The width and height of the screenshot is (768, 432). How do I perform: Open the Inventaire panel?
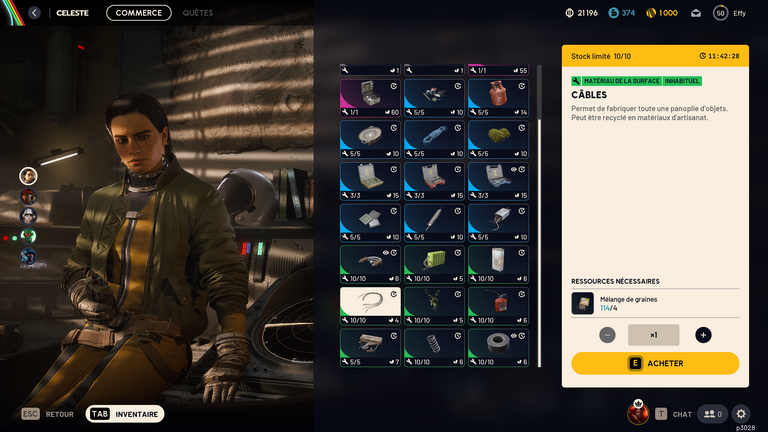tap(125, 413)
